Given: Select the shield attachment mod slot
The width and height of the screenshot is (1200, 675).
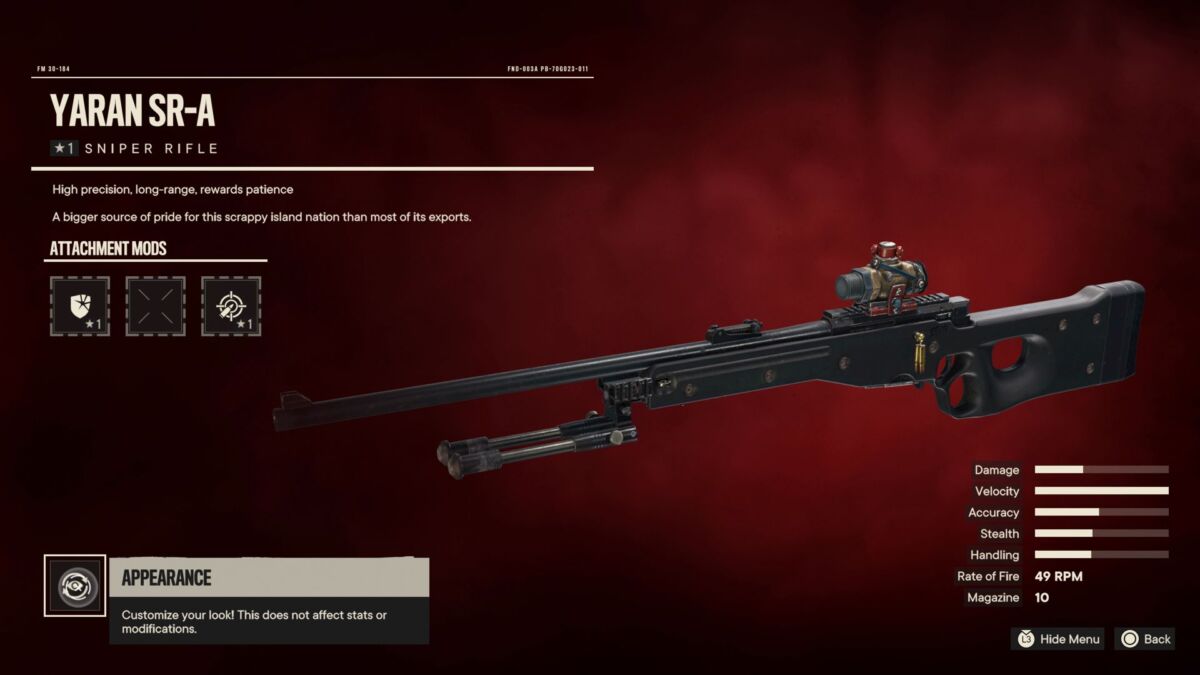Looking at the screenshot, I should 79,306.
